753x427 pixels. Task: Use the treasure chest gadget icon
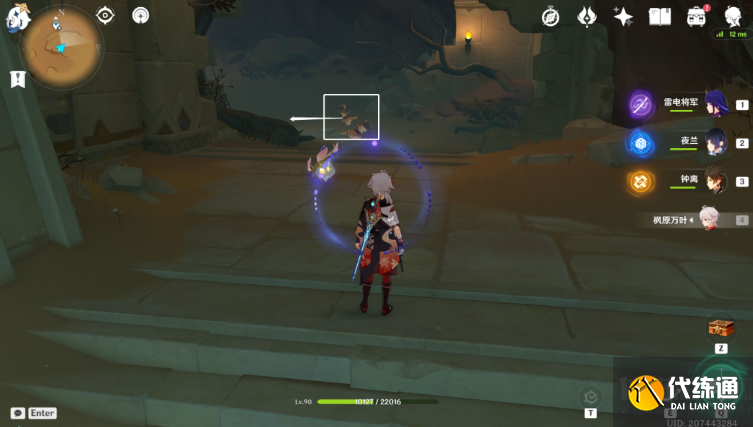(x=721, y=328)
